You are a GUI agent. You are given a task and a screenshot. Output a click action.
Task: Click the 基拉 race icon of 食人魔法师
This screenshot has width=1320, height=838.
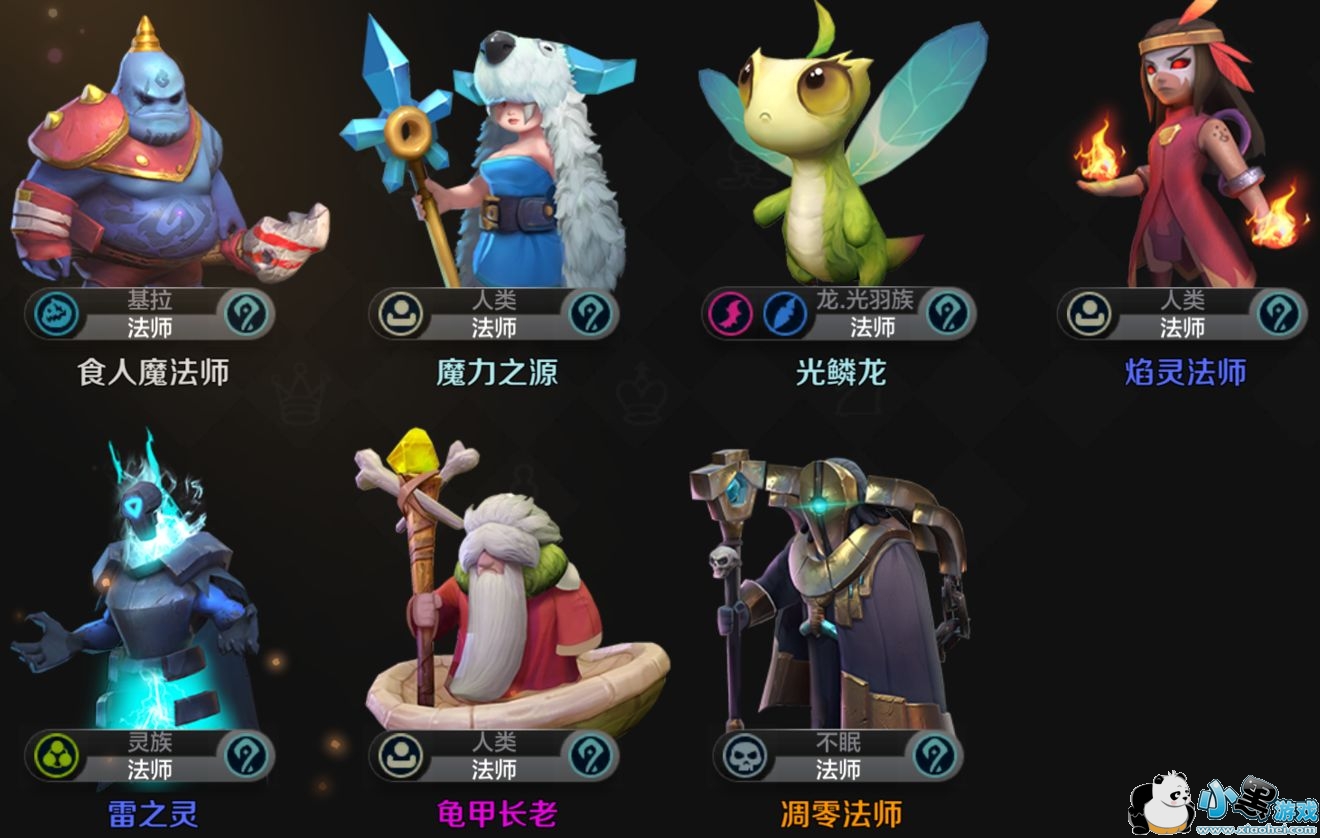(x=50, y=314)
